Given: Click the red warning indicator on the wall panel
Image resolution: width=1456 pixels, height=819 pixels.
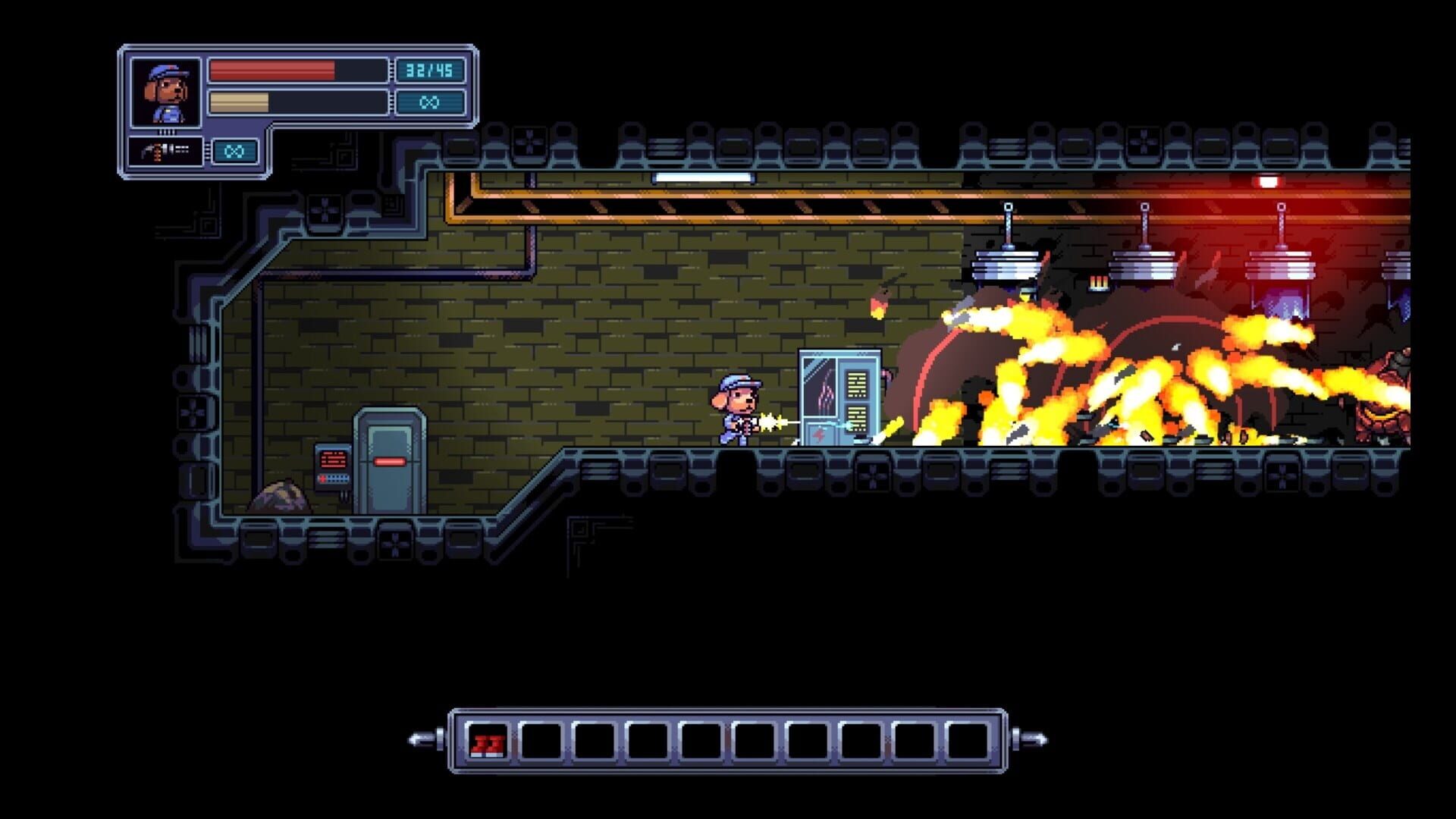Looking at the screenshot, I should point(334,459).
